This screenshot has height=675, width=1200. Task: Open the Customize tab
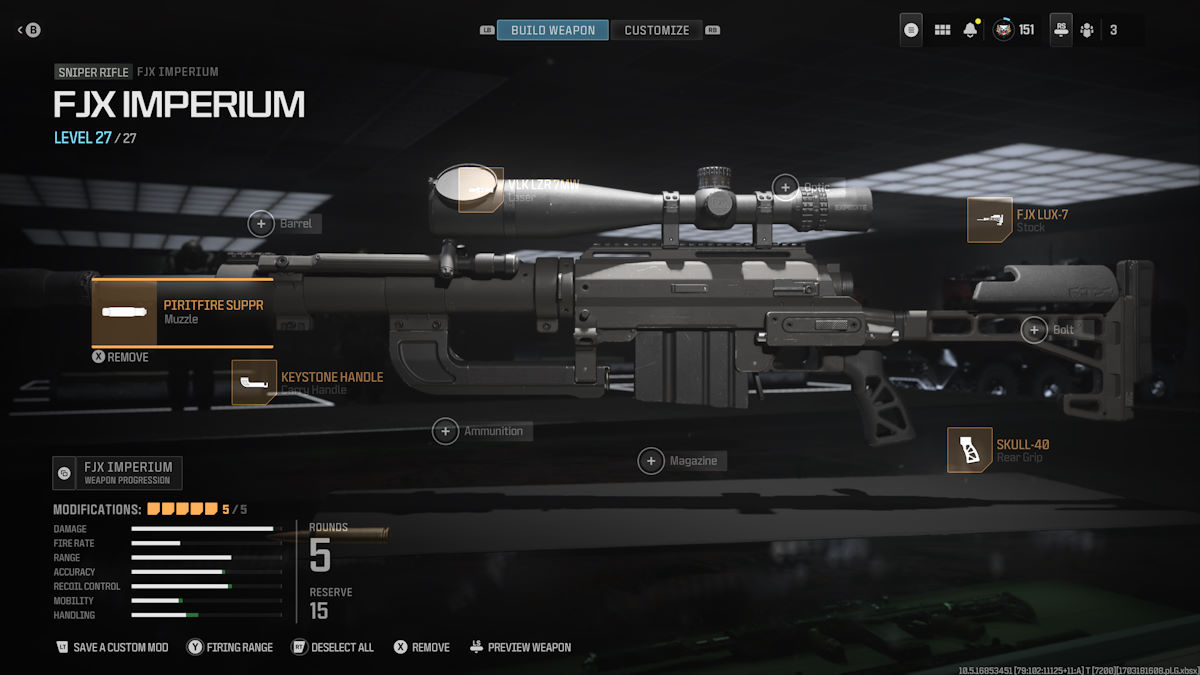click(656, 30)
